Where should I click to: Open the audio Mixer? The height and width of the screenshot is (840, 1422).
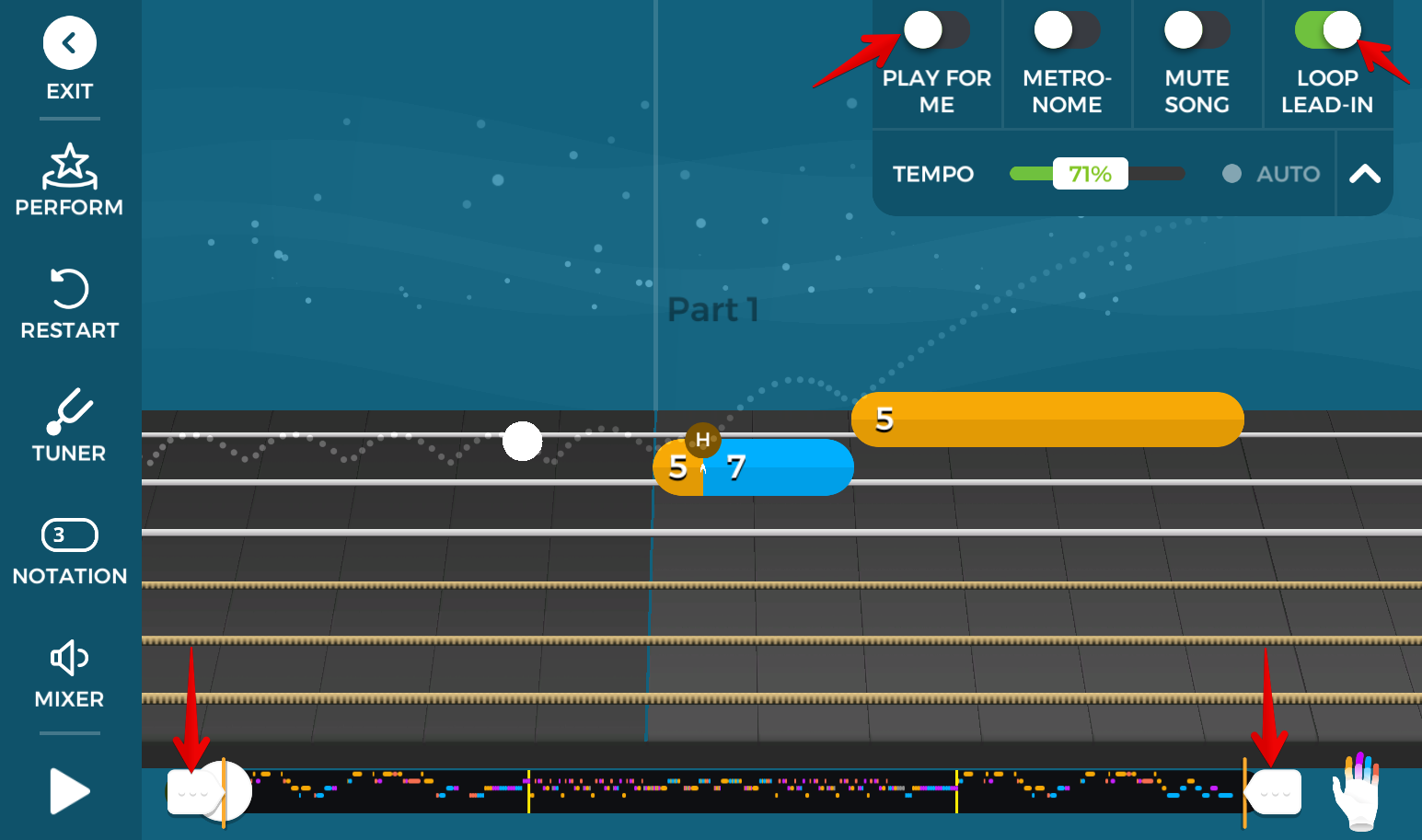coord(69,673)
